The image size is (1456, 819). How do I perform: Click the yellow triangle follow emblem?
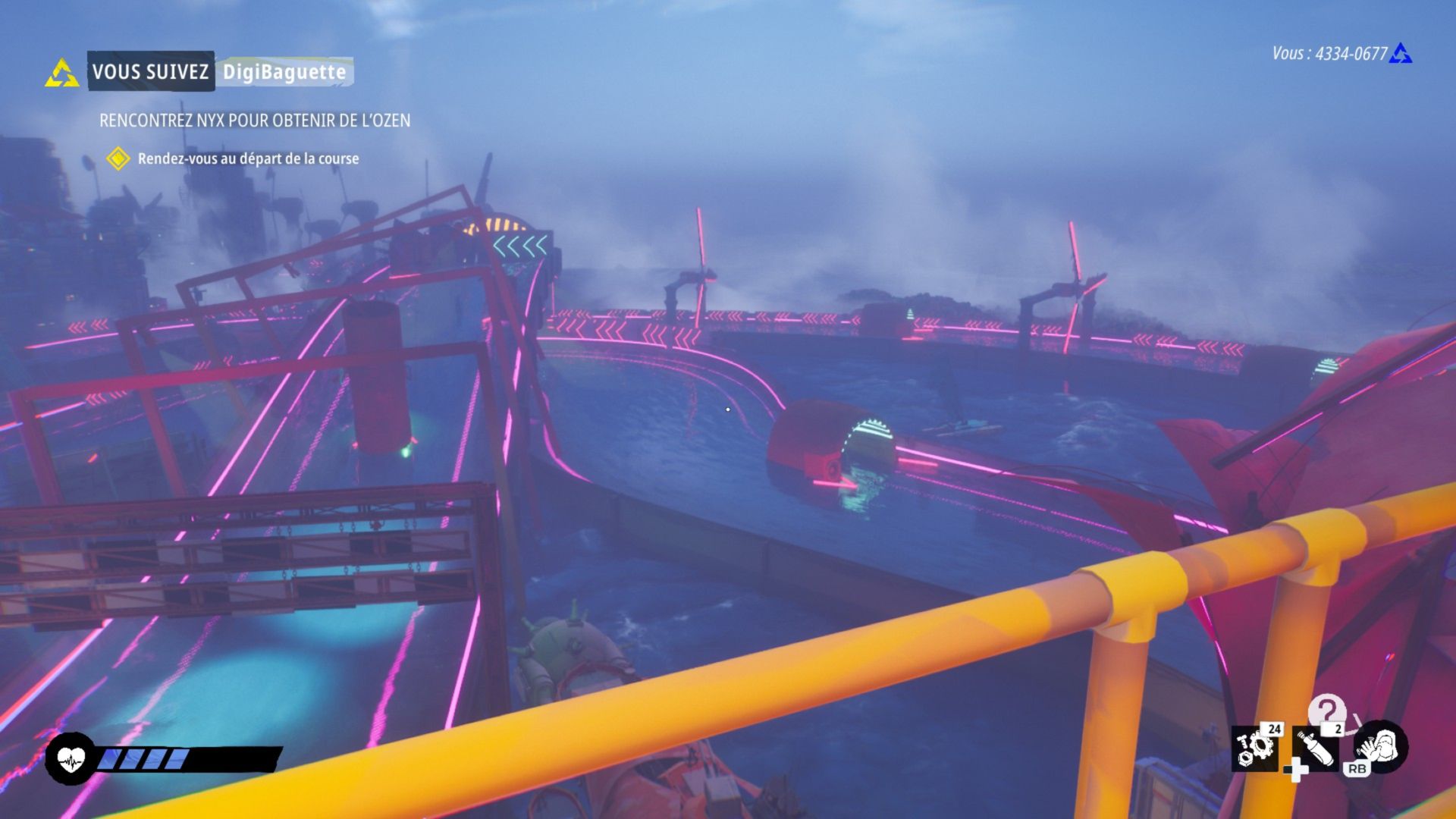[61, 74]
